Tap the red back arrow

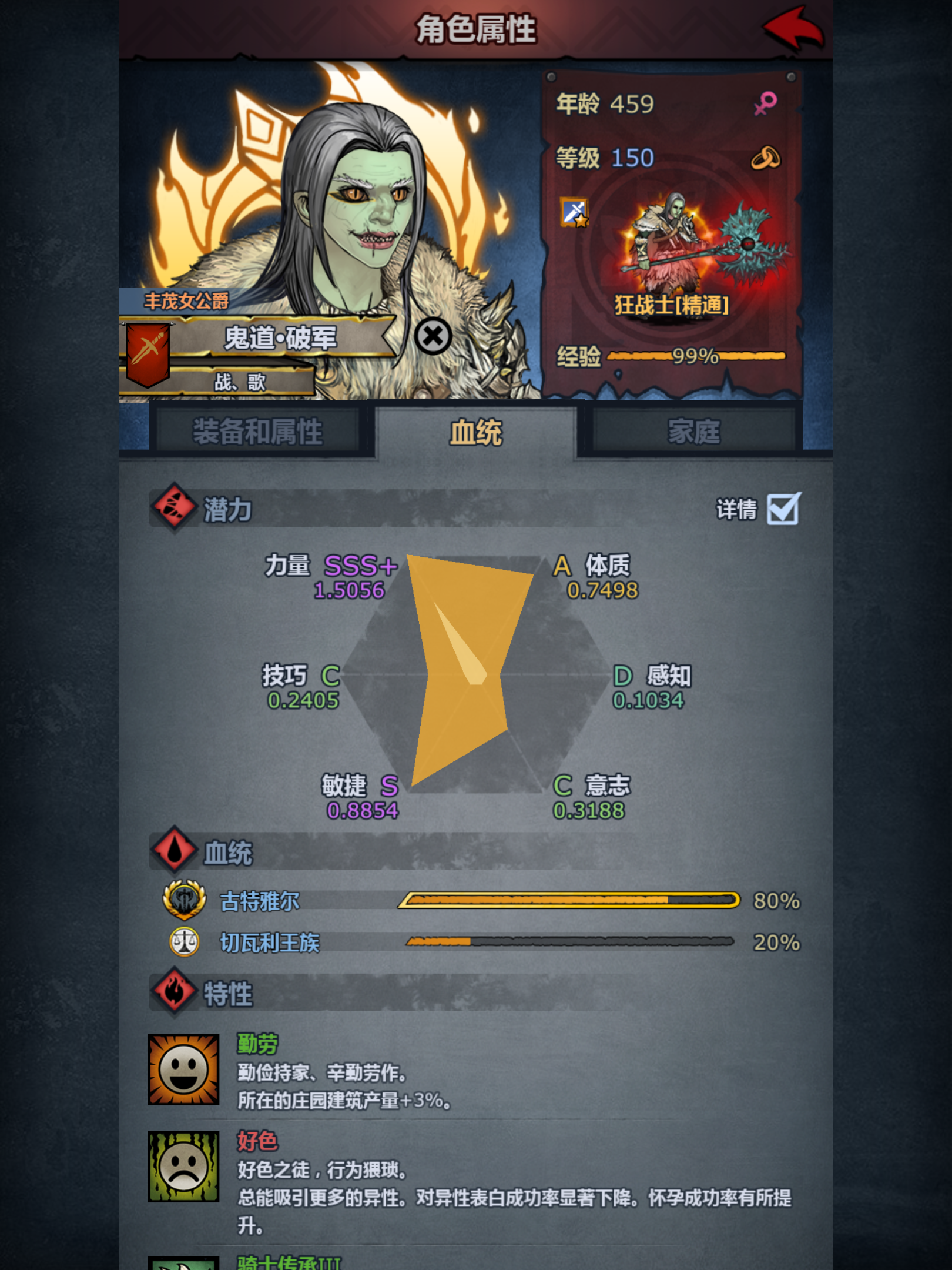[x=791, y=26]
